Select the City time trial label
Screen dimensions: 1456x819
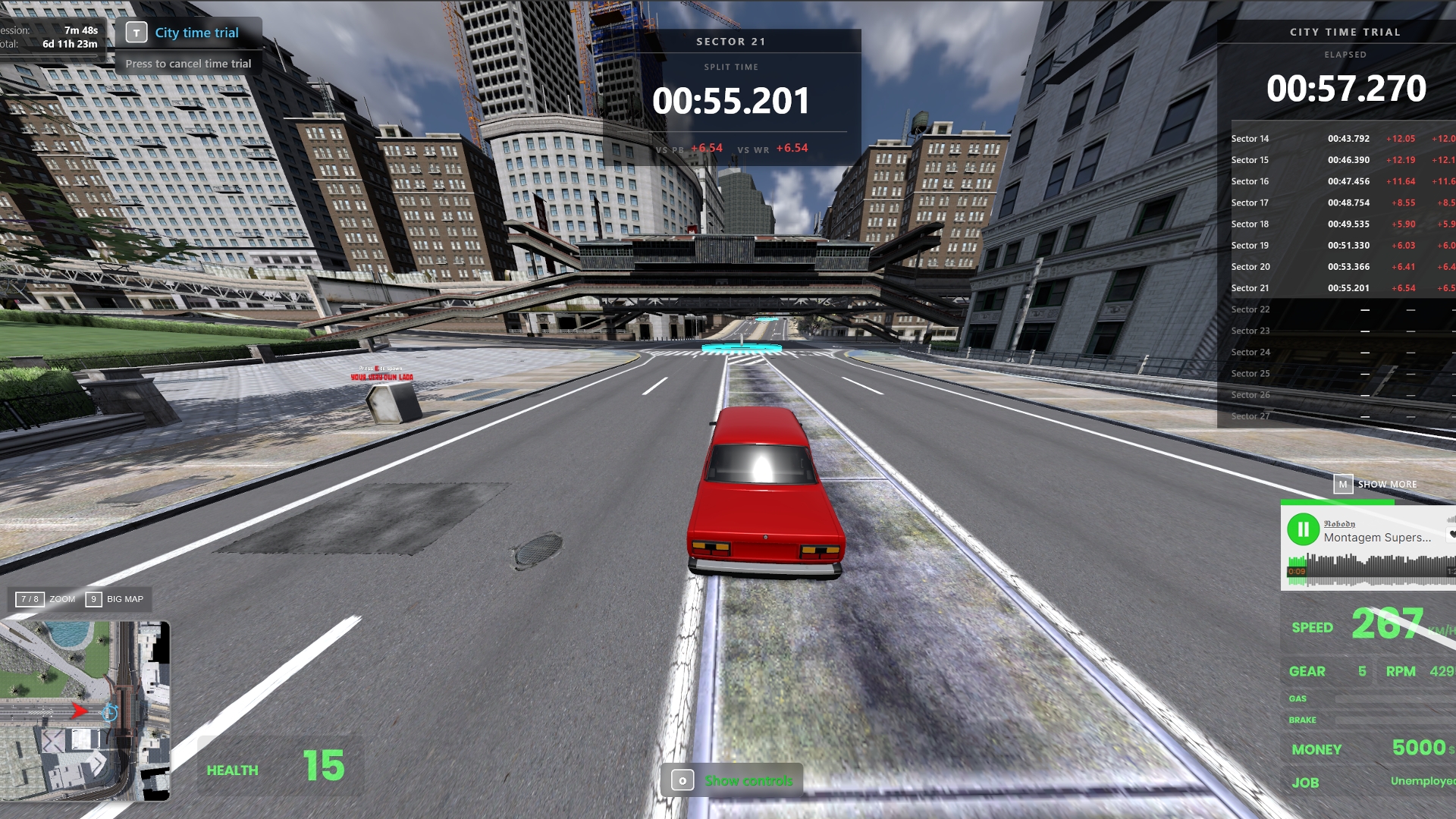coord(196,33)
